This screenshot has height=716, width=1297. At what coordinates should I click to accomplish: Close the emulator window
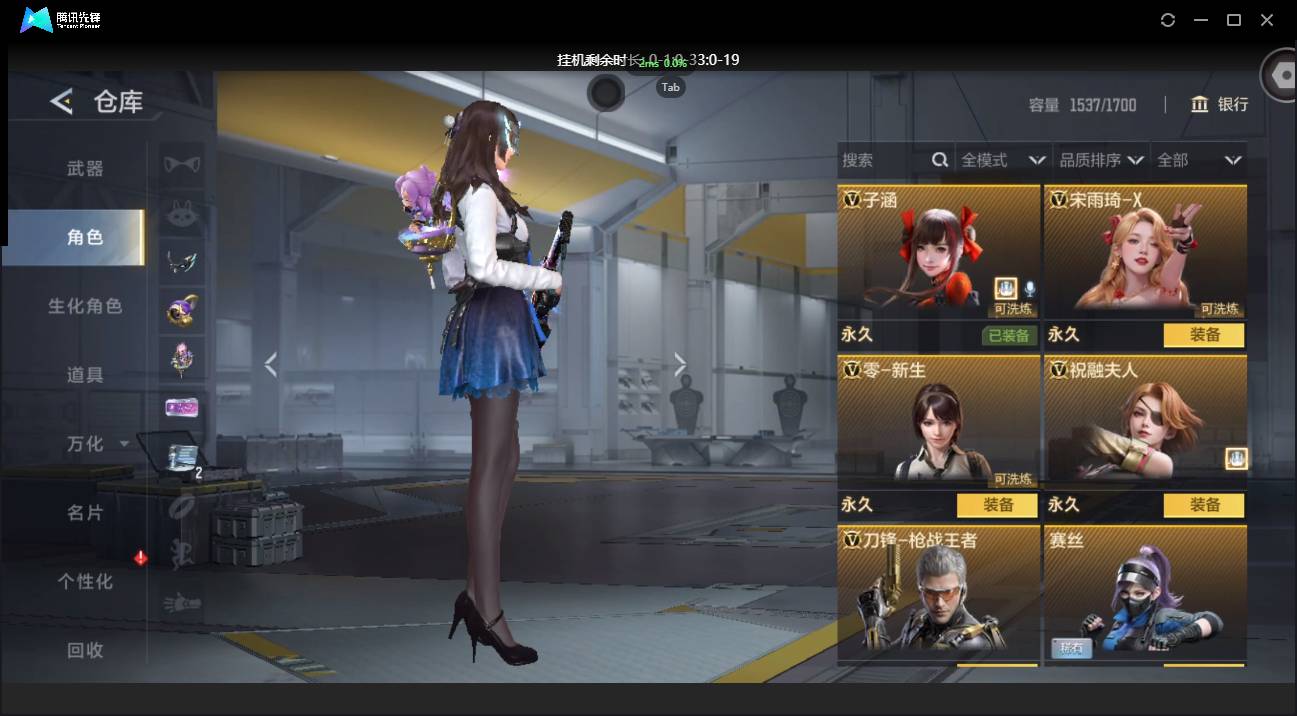click(1267, 20)
